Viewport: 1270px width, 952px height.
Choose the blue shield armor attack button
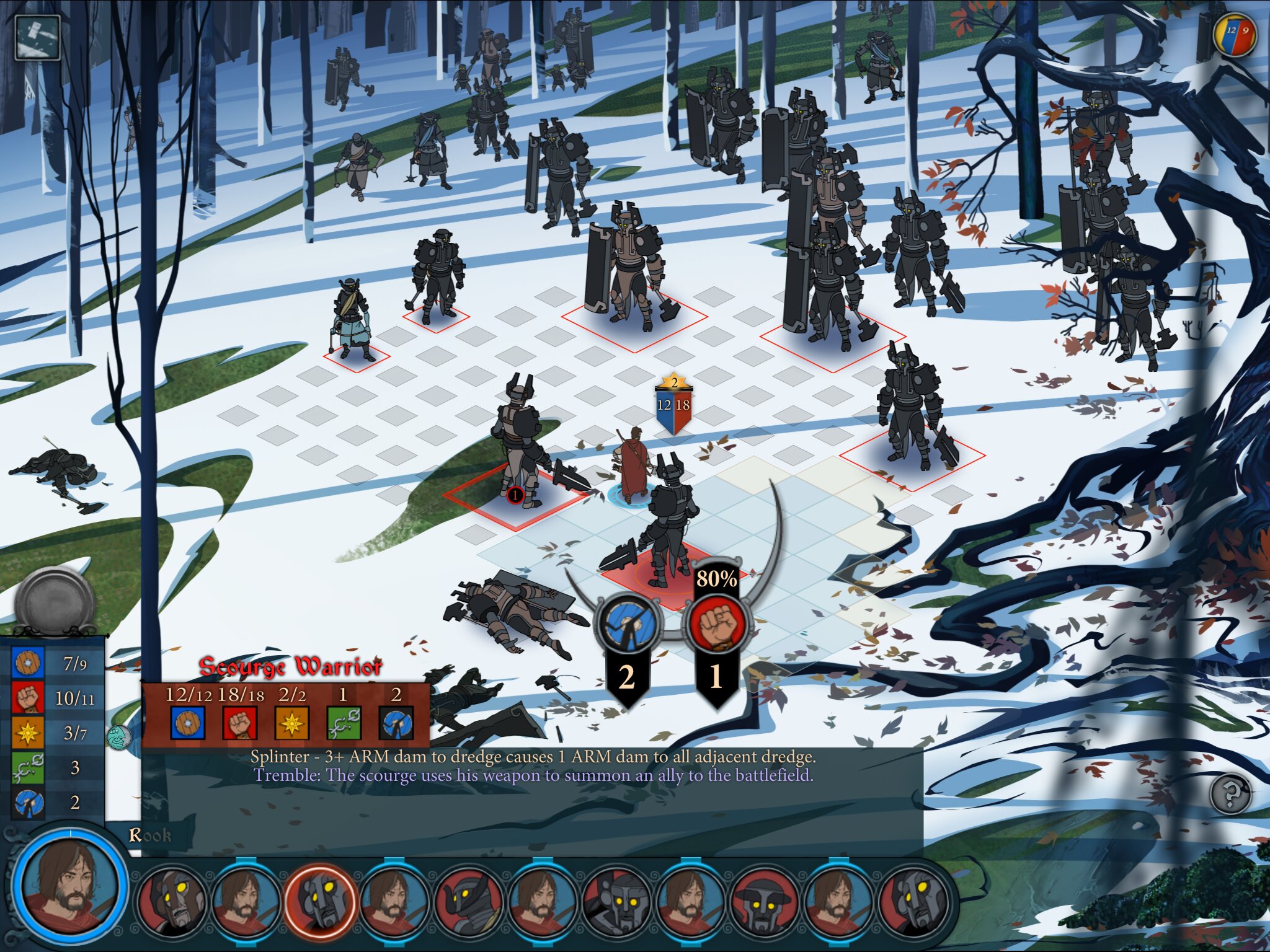coord(626,624)
